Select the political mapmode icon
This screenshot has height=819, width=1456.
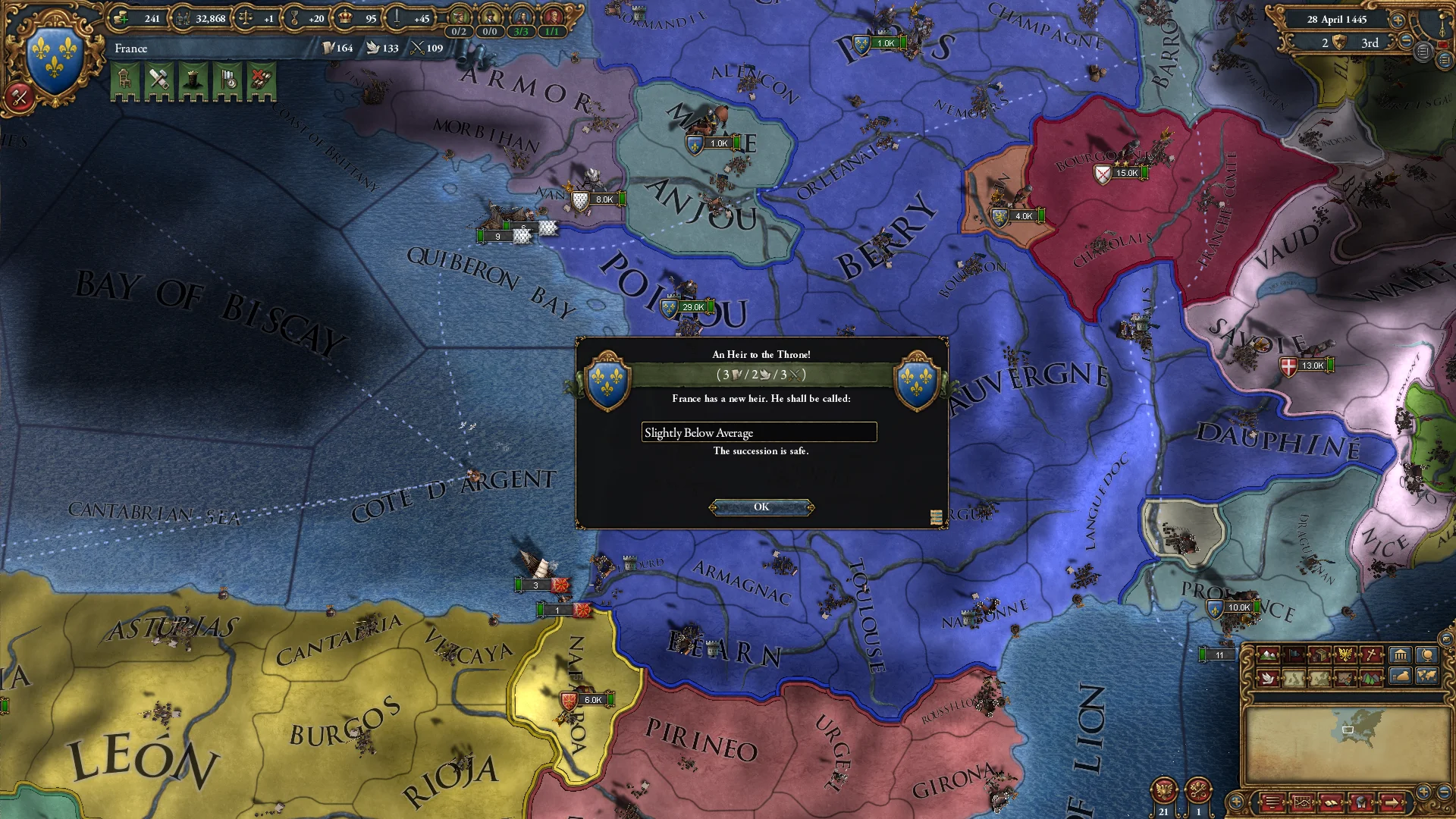tap(1294, 654)
